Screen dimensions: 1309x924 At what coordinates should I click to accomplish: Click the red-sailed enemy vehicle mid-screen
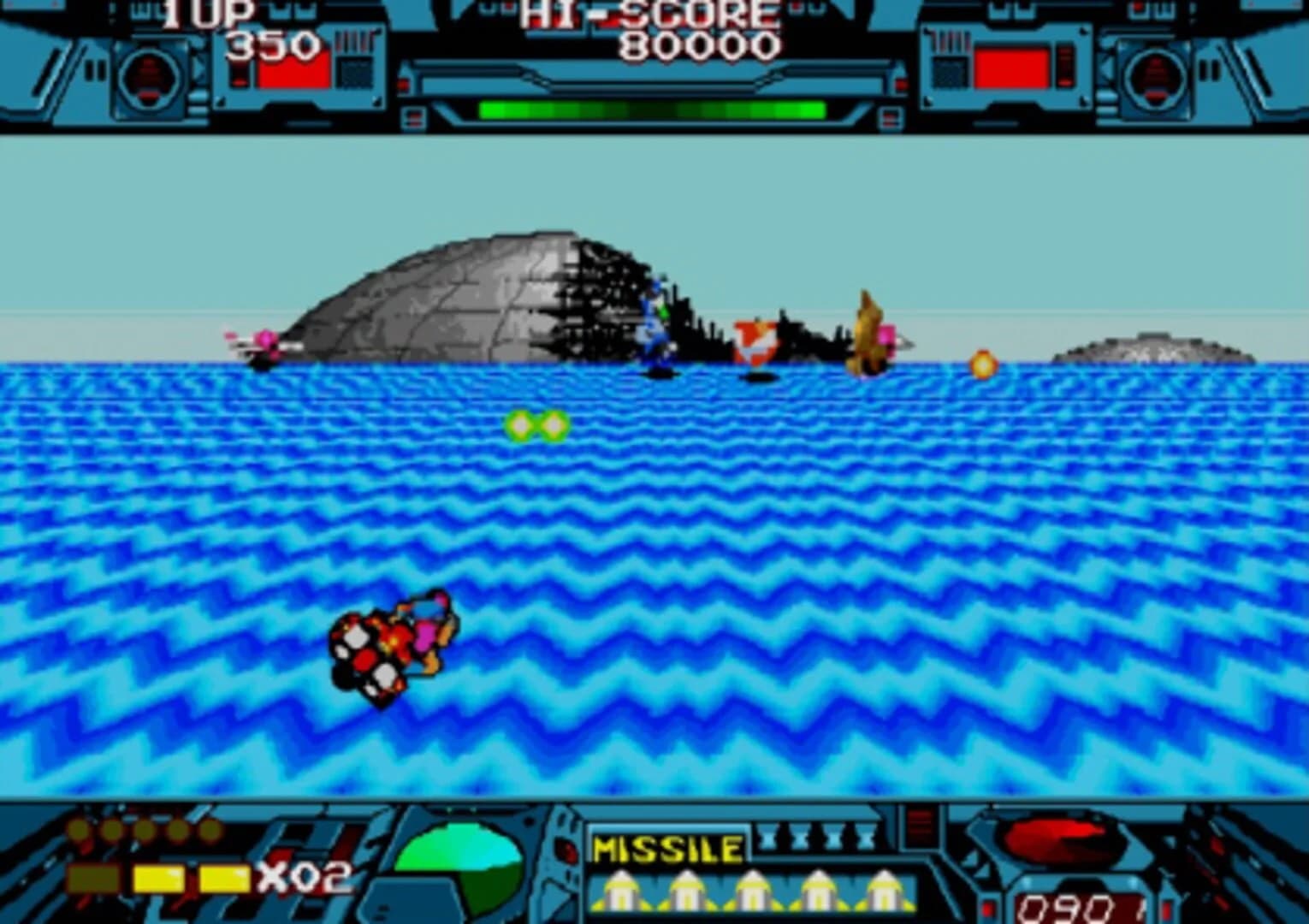click(x=756, y=341)
